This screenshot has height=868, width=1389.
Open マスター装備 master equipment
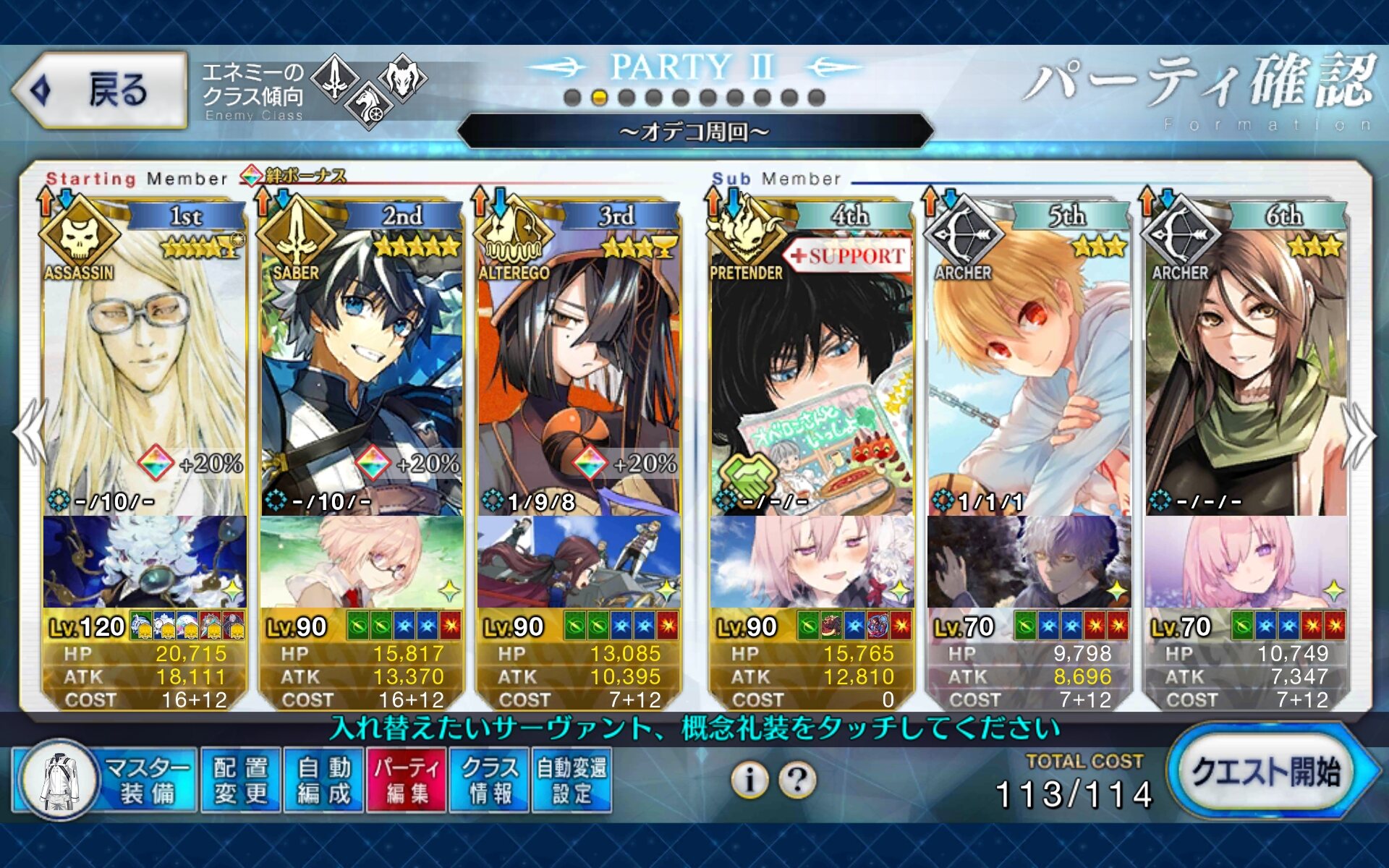coord(105,781)
